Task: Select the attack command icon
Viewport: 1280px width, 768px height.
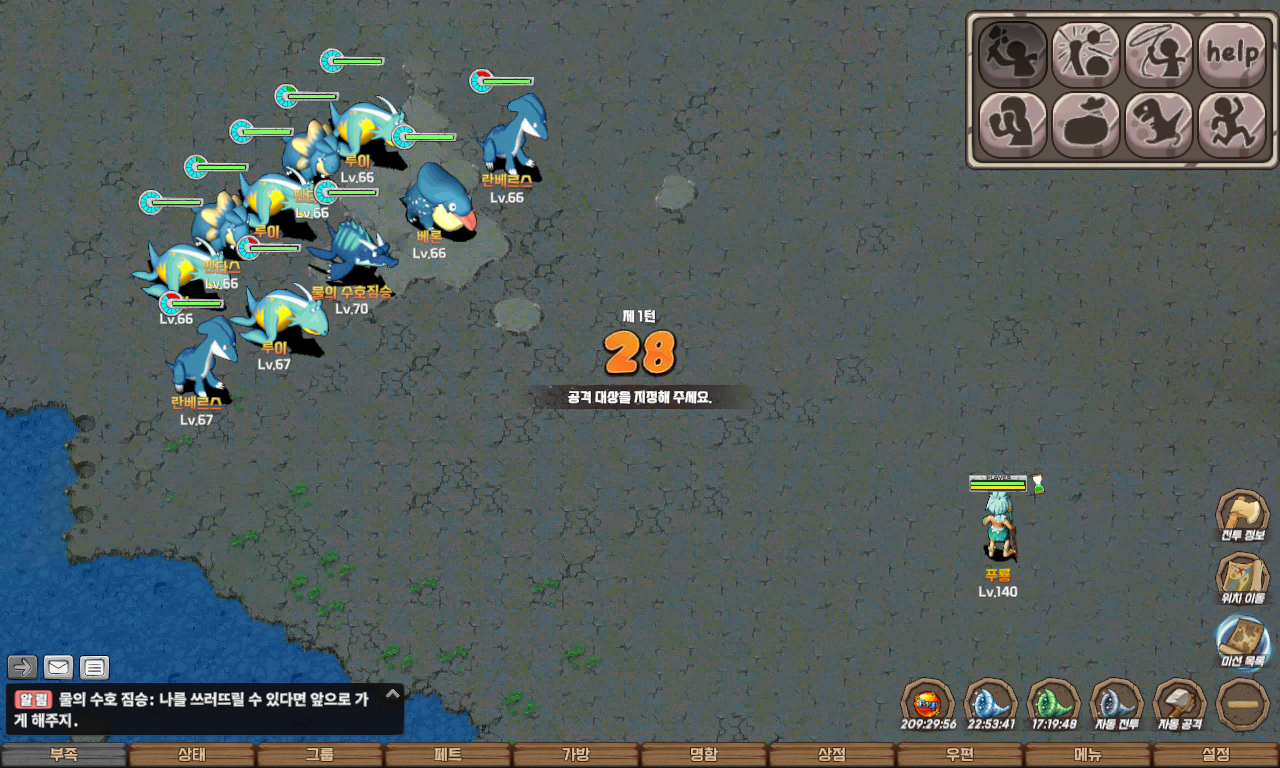Action: click(1012, 54)
